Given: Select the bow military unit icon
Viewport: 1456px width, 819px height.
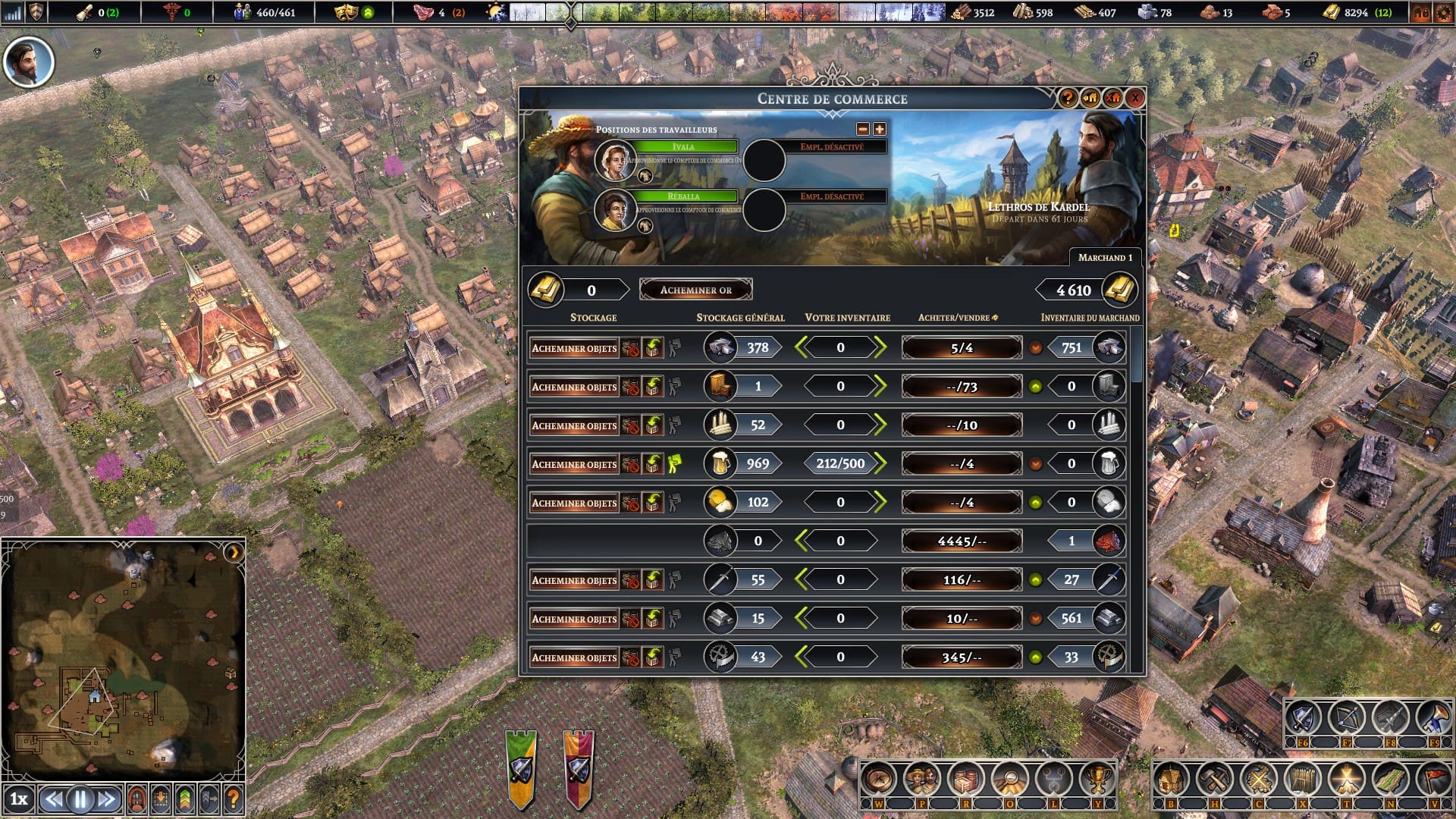Looking at the screenshot, I should 1346,717.
